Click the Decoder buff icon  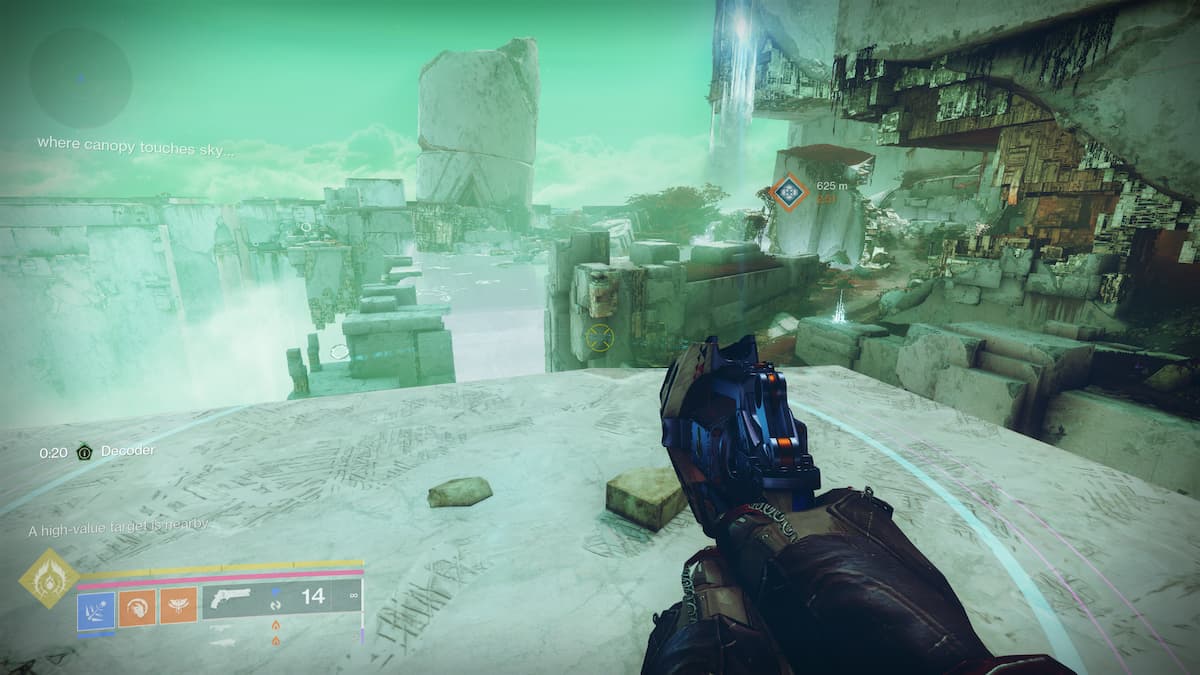86,452
